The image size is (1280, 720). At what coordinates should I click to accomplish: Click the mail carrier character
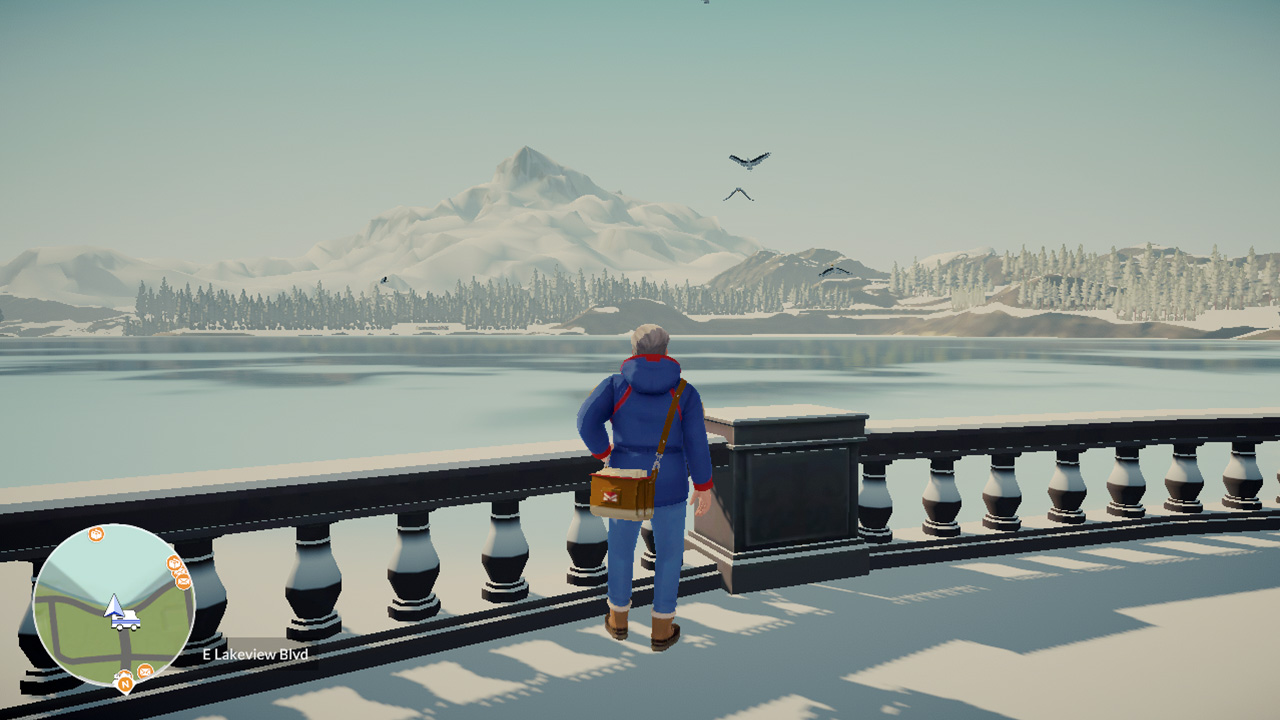(x=645, y=470)
